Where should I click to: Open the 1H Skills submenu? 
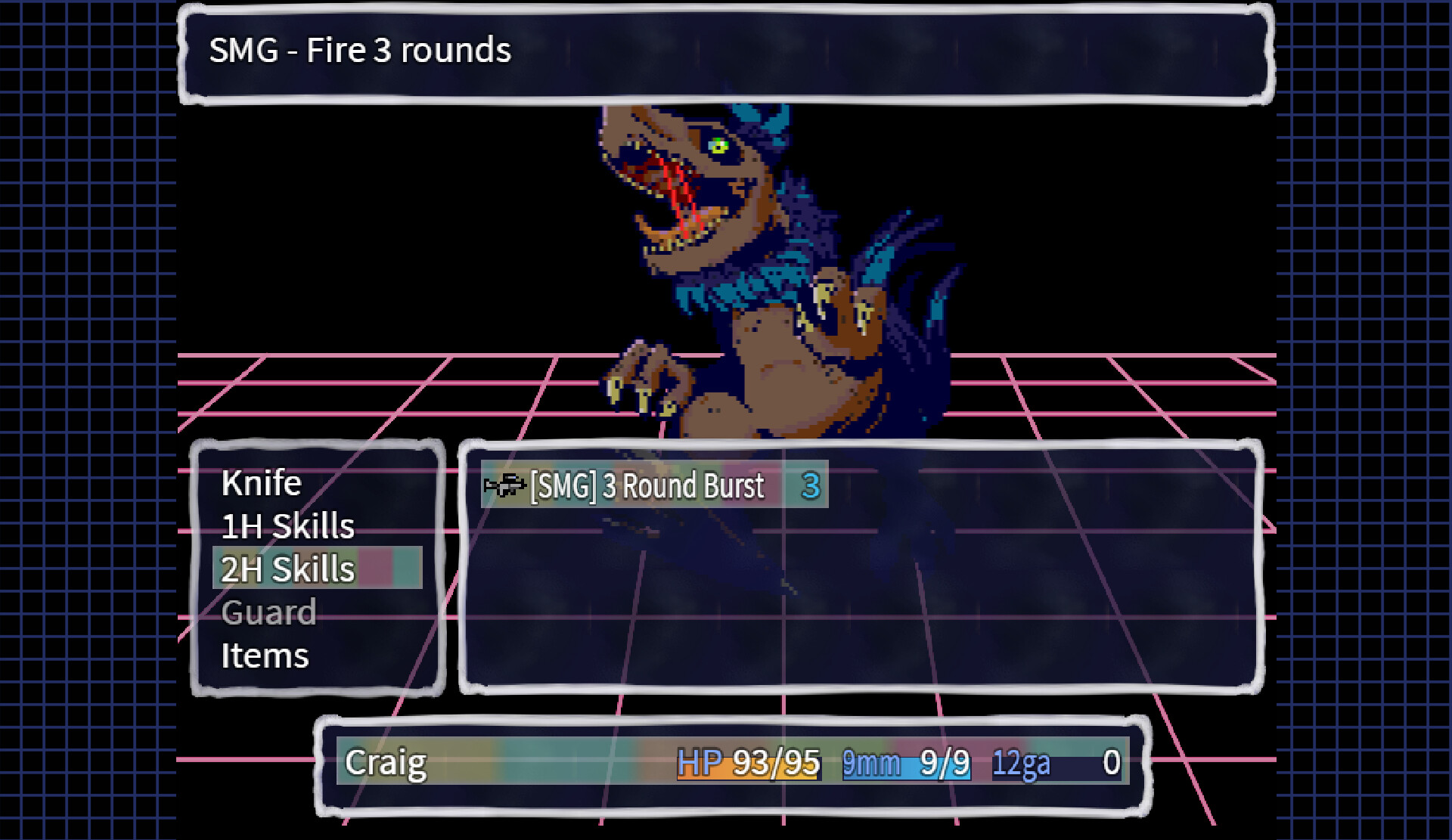[x=287, y=526]
